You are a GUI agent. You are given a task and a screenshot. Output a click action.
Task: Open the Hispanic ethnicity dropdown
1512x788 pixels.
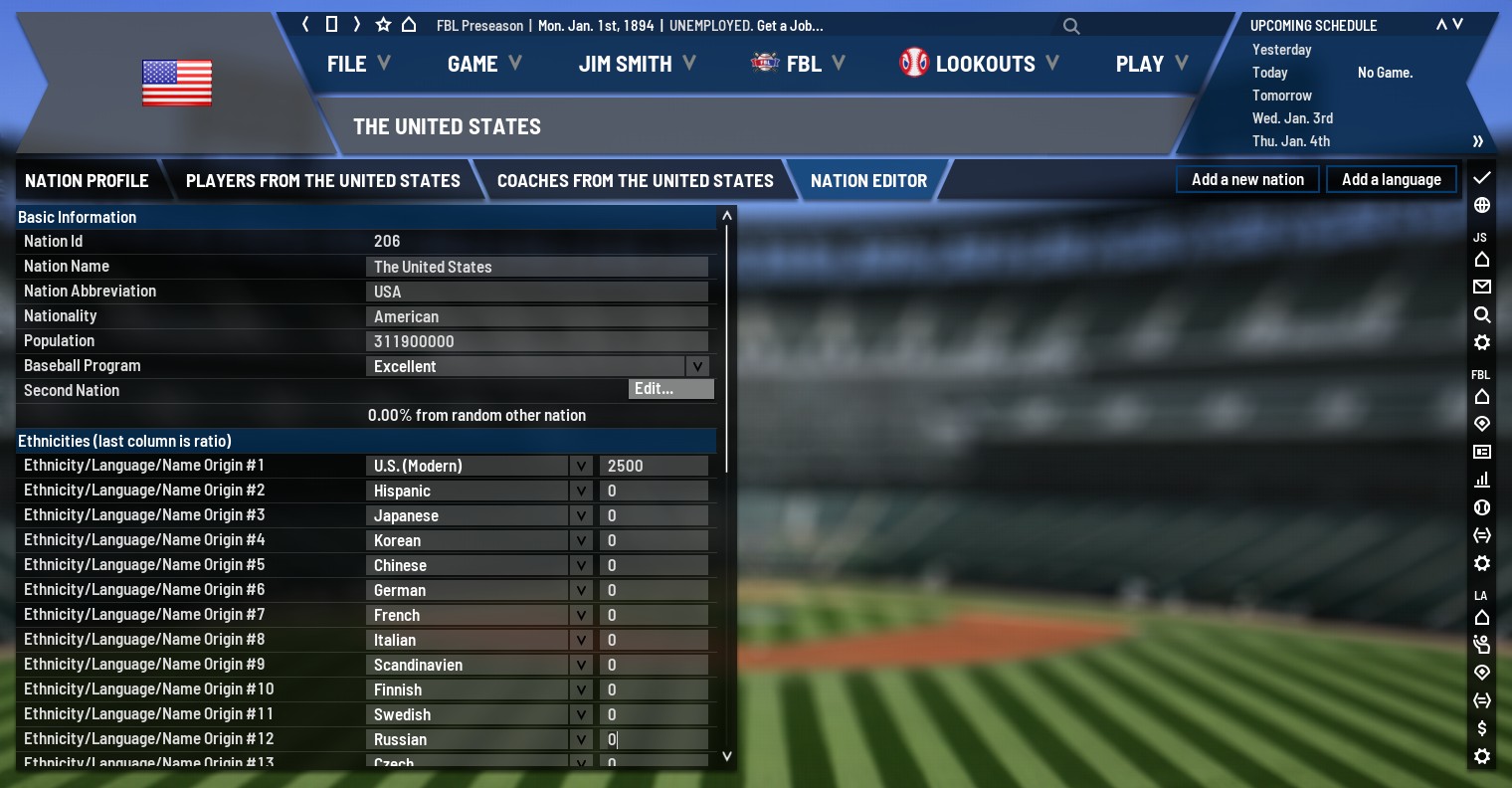tap(581, 491)
